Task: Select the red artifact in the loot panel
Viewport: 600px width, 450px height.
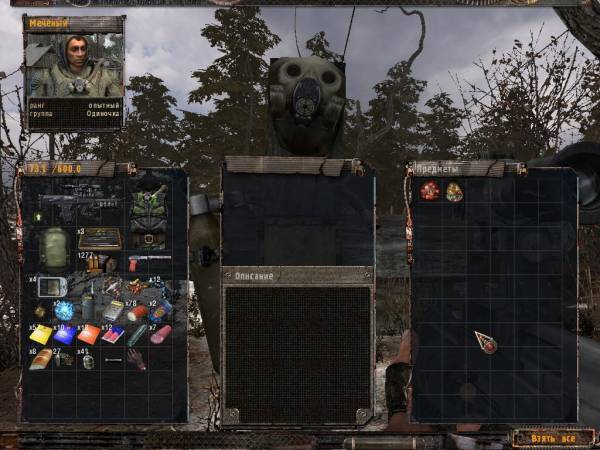Action: 430,191
